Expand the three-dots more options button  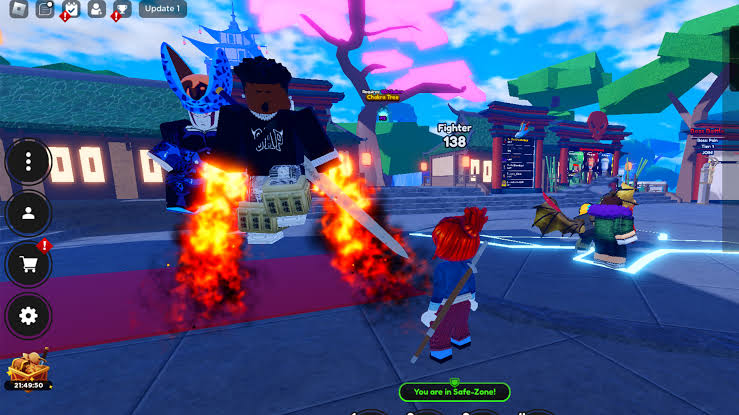[28, 161]
